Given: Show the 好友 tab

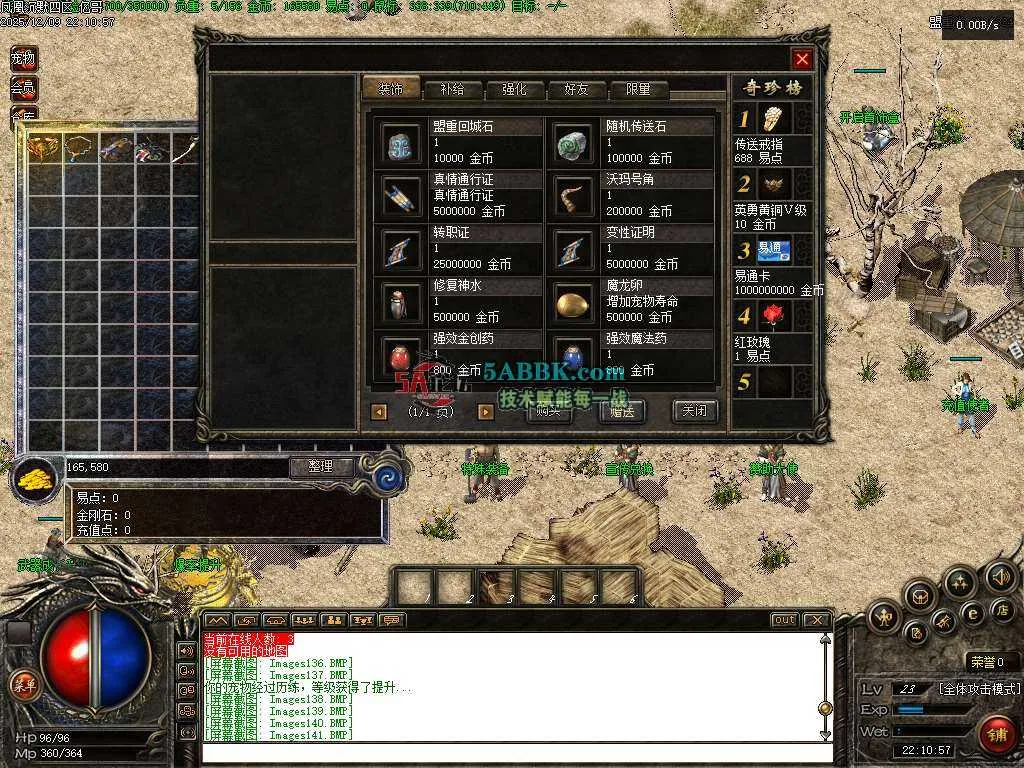Looking at the screenshot, I should [577, 89].
